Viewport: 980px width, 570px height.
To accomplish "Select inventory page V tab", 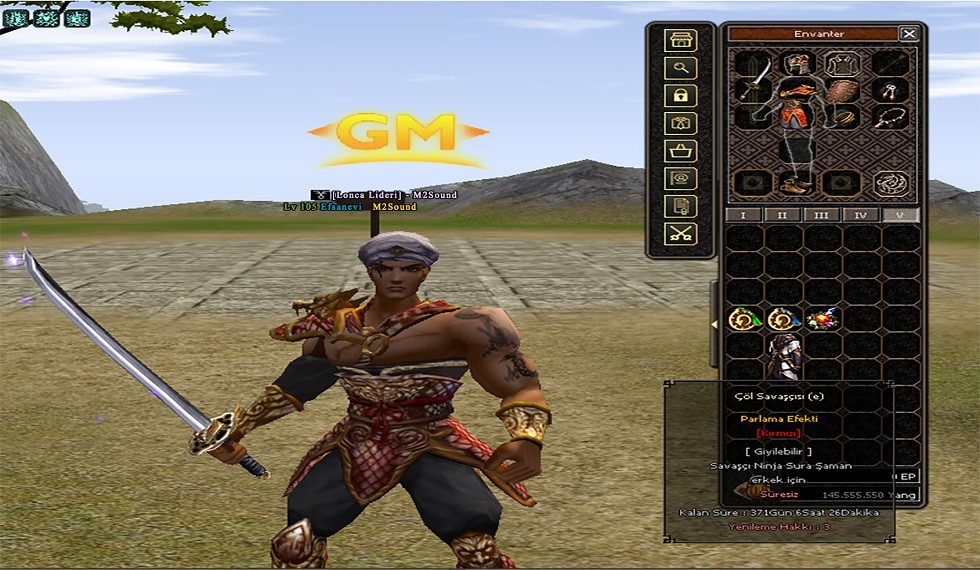I will click(x=899, y=215).
